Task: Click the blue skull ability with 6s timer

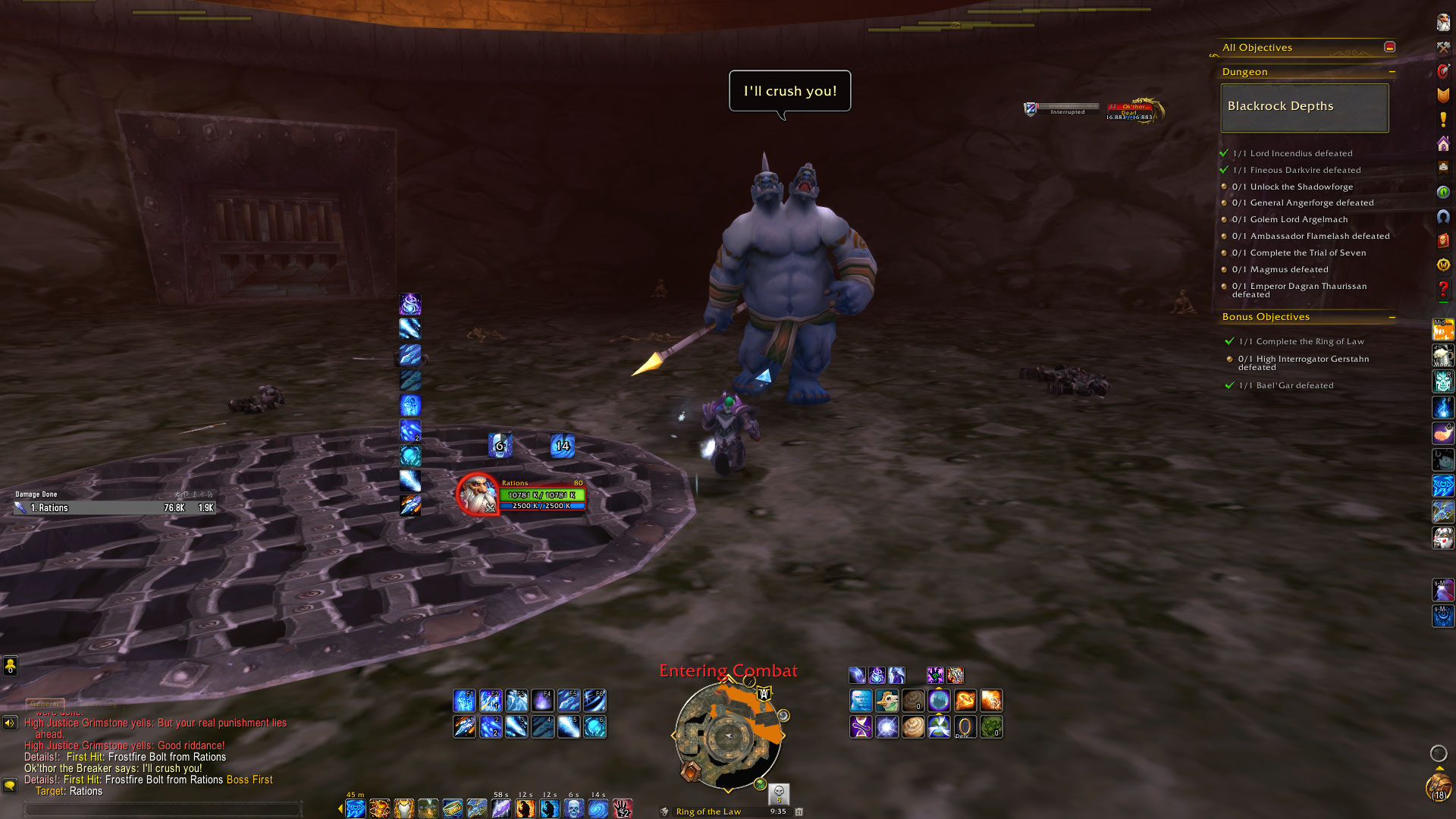Action: [573, 808]
